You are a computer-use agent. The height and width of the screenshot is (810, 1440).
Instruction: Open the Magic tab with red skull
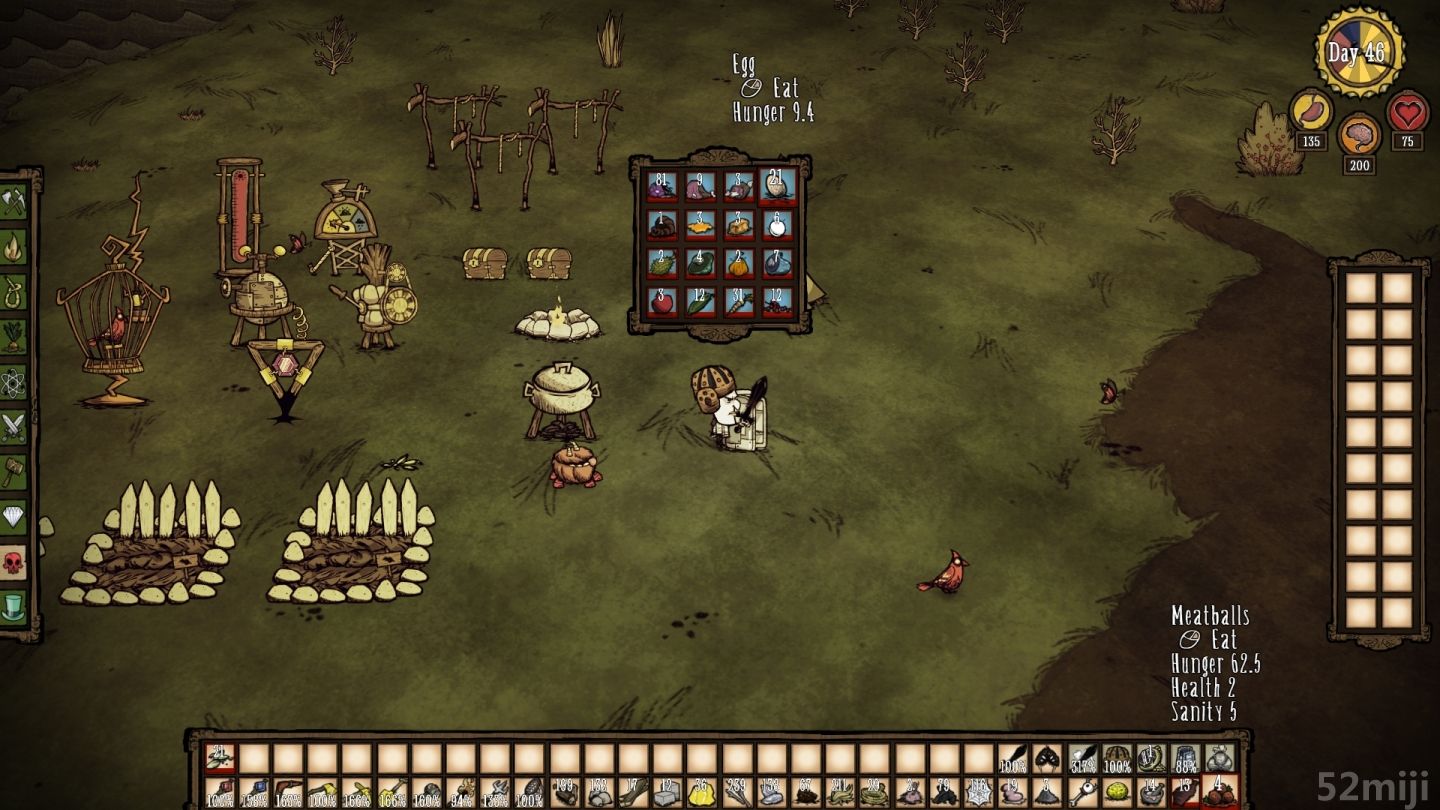click(x=13, y=562)
